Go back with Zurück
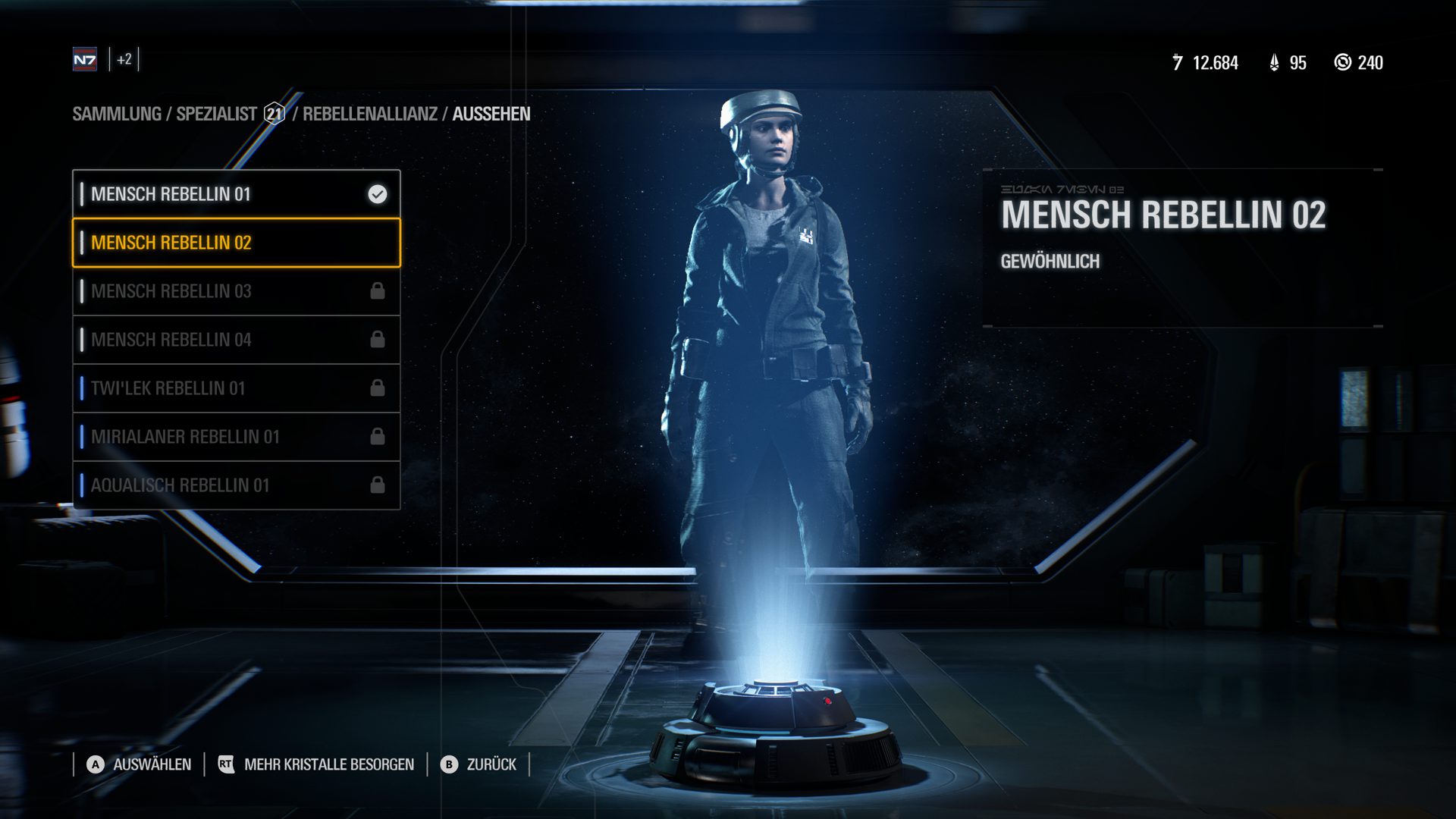Image resolution: width=1456 pixels, height=819 pixels. click(480, 764)
